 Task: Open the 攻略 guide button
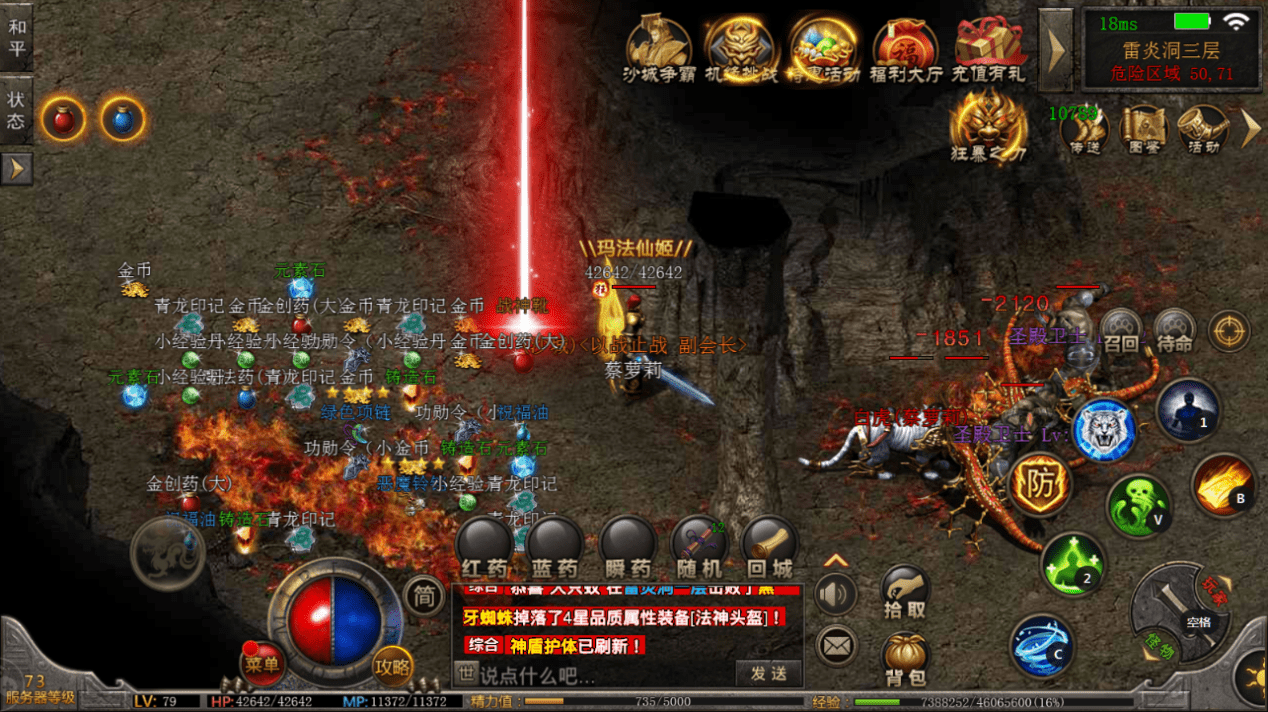(x=393, y=663)
